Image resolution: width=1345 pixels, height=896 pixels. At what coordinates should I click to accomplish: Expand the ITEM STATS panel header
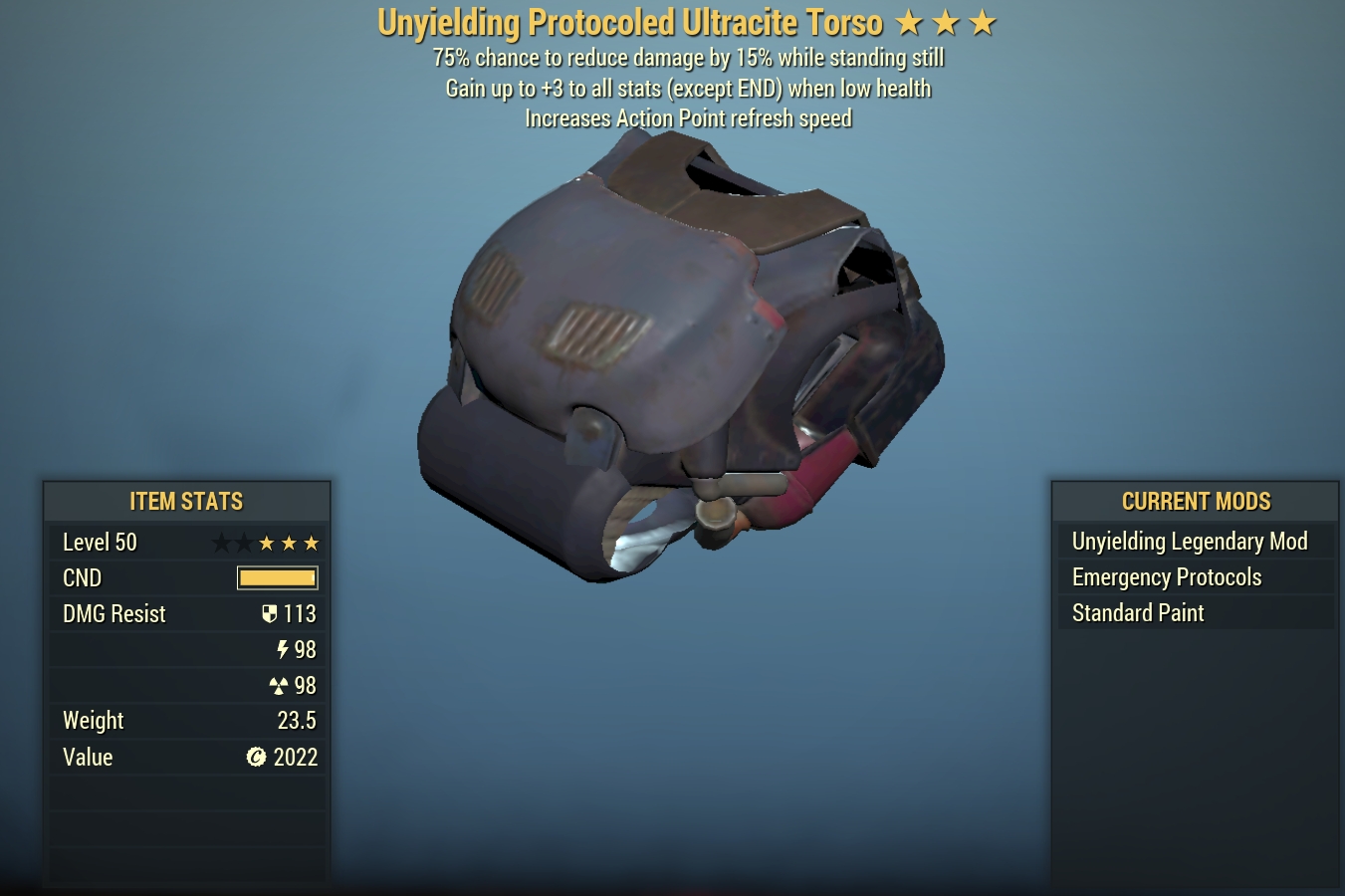click(x=186, y=501)
